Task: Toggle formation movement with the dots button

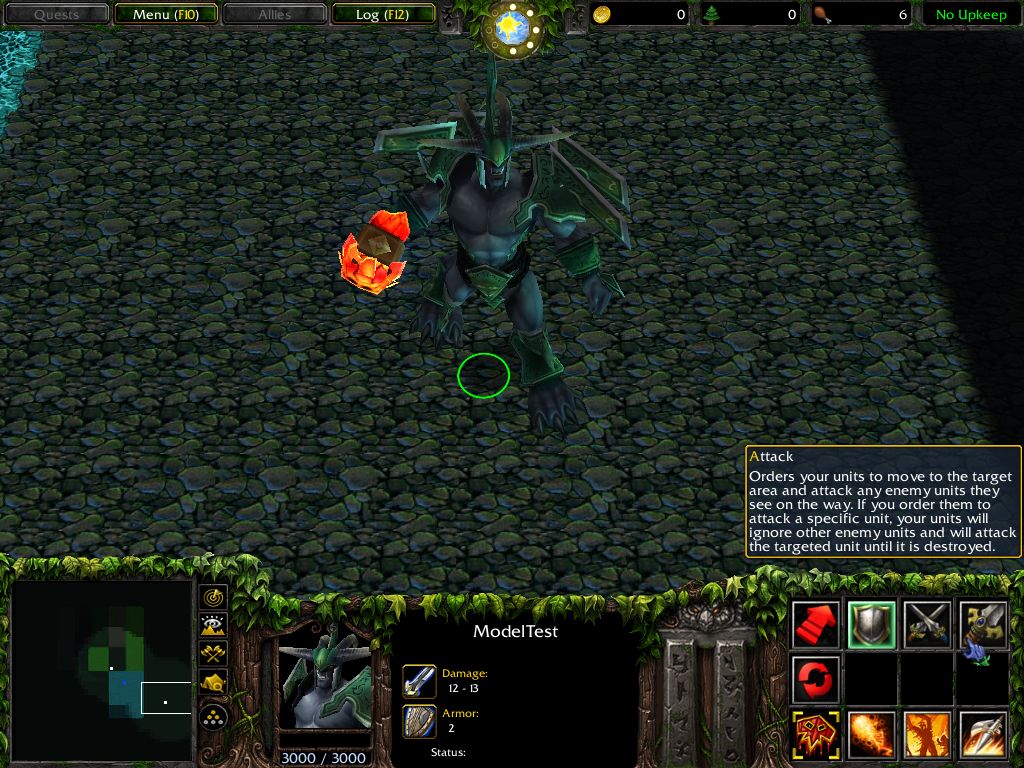Action: (x=213, y=716)
